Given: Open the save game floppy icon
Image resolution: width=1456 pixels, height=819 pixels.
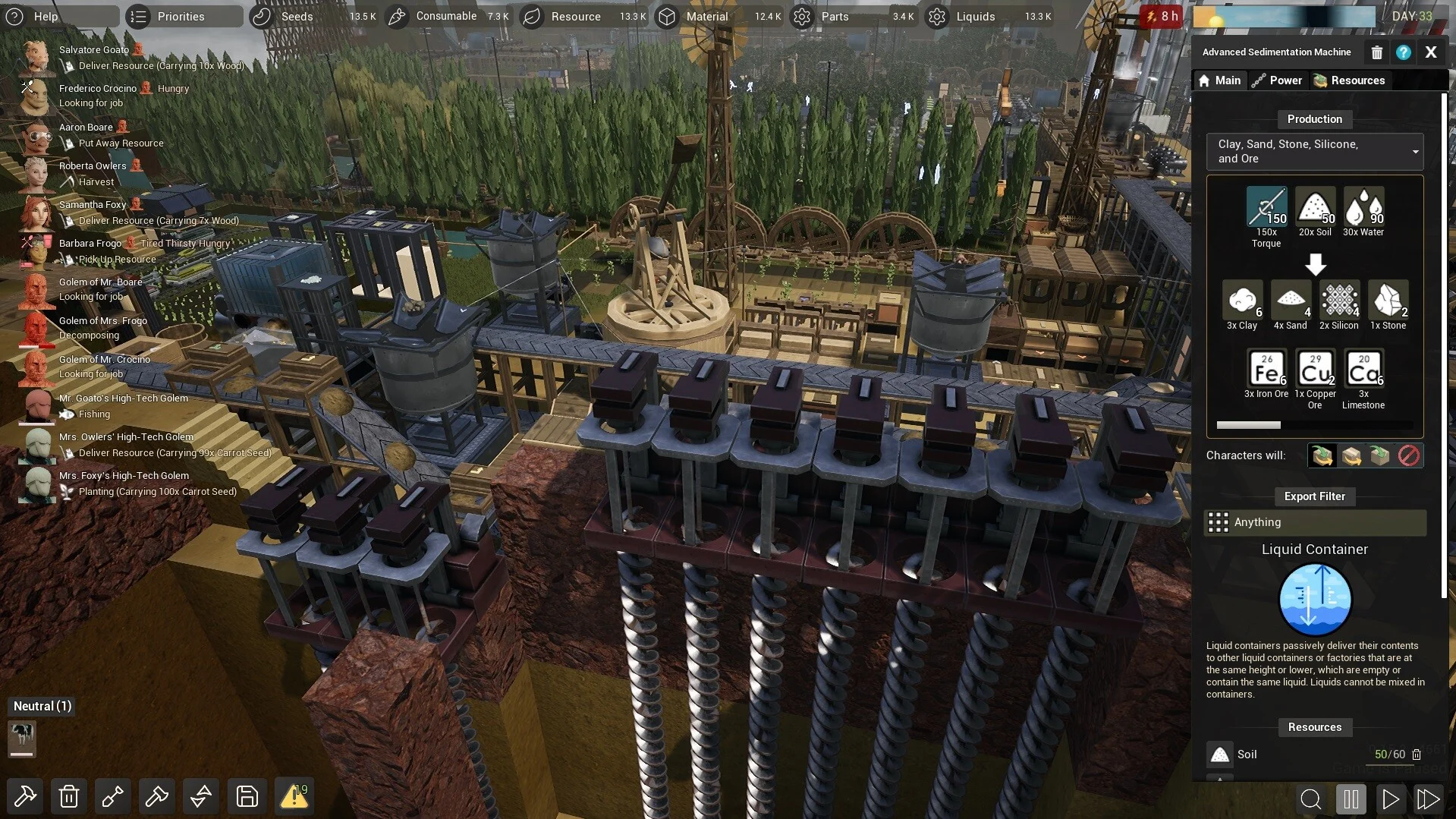Looking at the screenshot, I should (x=247, y=796).
